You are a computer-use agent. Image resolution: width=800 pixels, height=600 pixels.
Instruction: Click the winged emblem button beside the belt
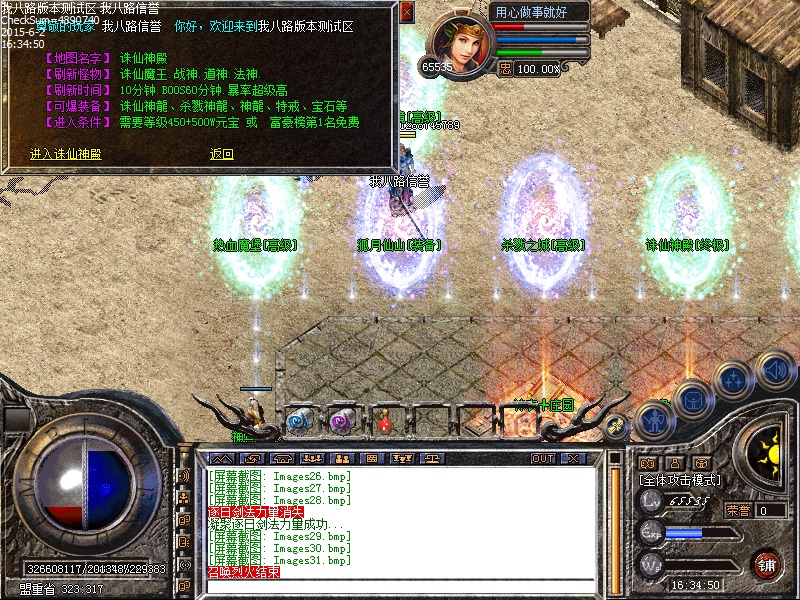(x=617, y=425)
